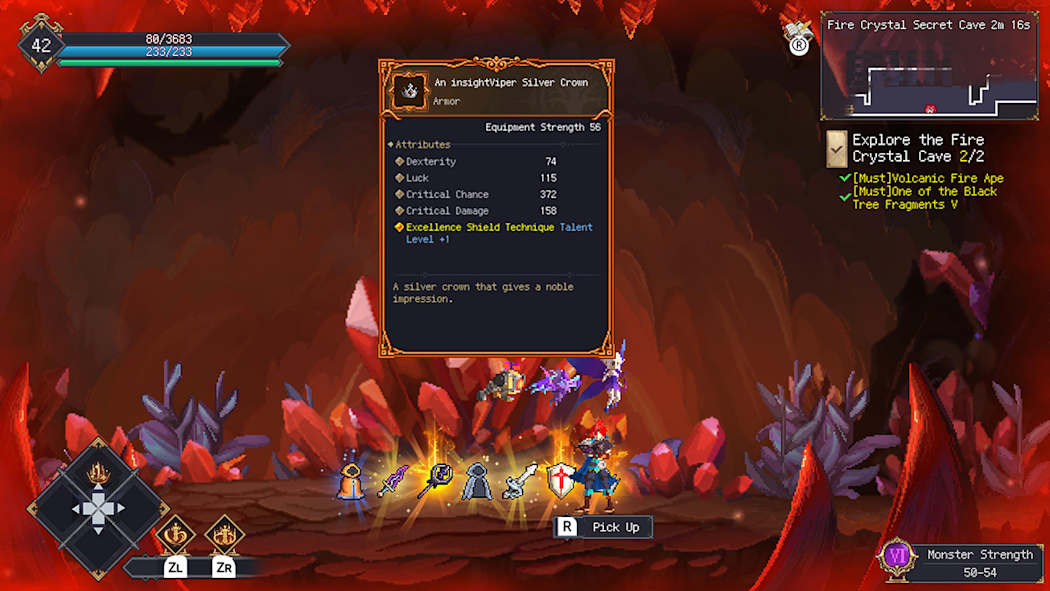Screen dimensions: 1050x591
Task: Select the Explore the Fire Crystal Cave quest
Action: point(917,148)
